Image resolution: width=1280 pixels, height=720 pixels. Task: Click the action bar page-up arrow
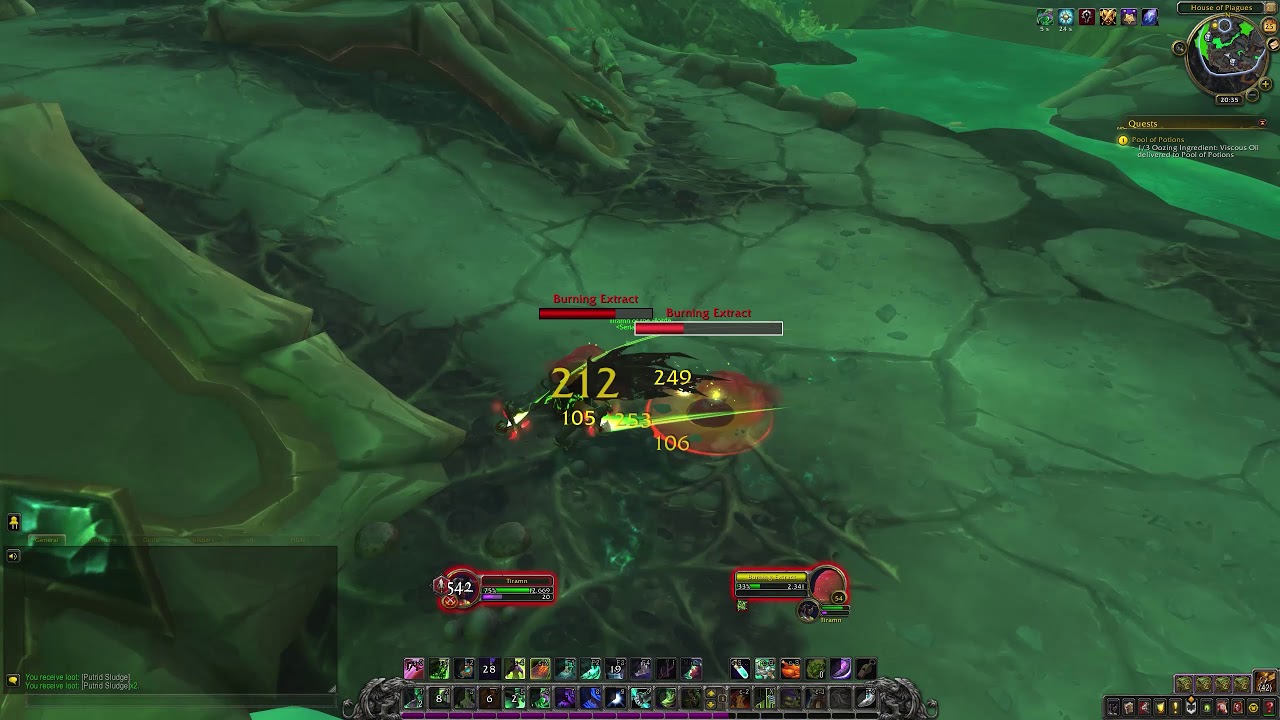pos(713,691)
